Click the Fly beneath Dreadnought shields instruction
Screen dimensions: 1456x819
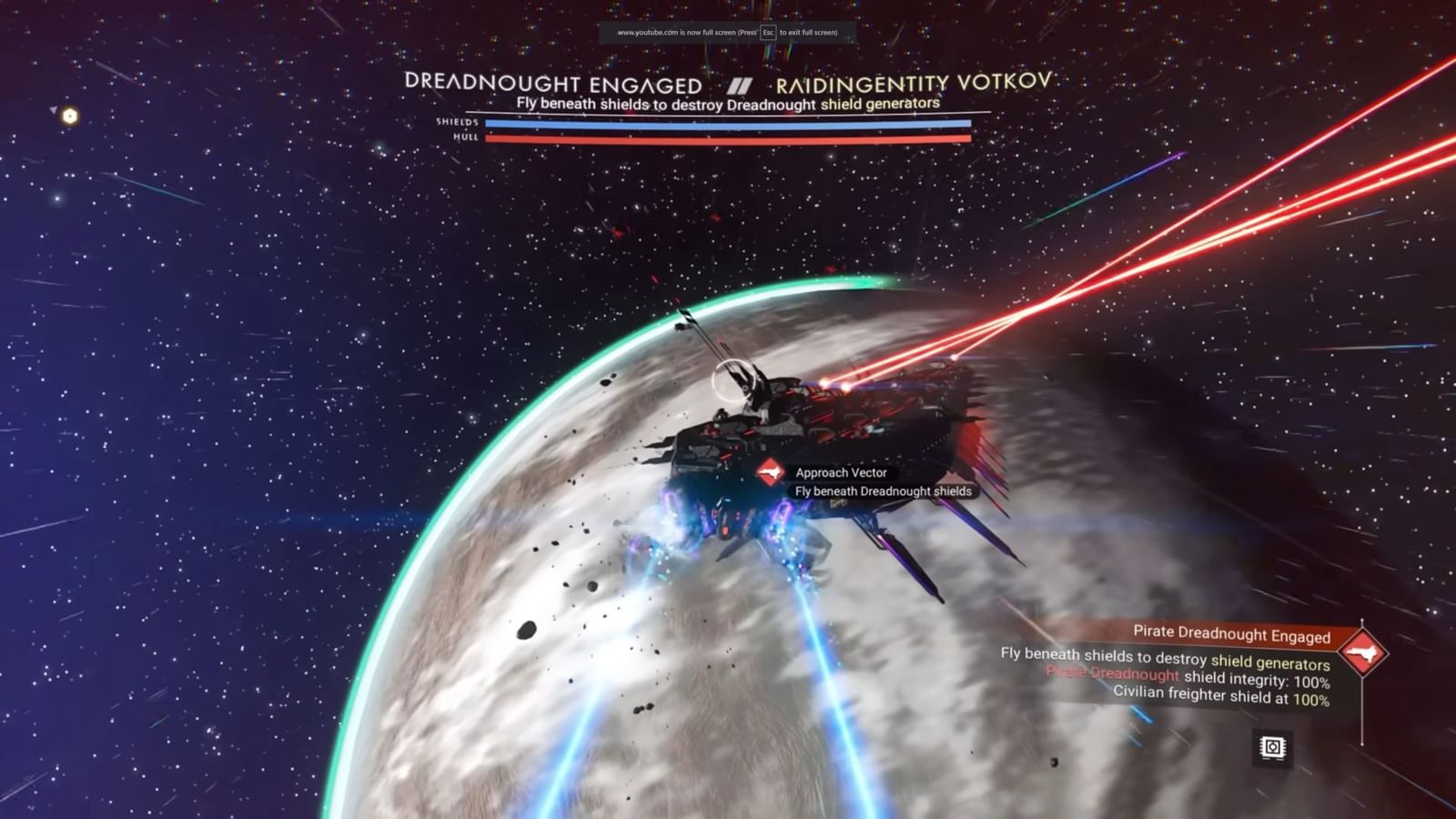(x=882, y=490)
